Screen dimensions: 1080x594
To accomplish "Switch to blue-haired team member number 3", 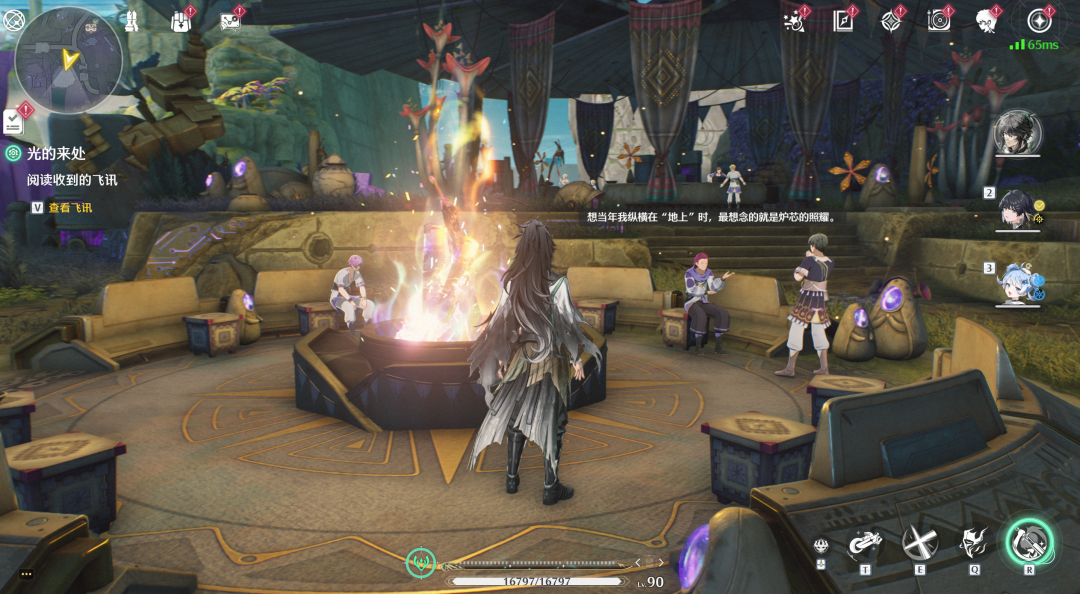I will point(1018,283).
